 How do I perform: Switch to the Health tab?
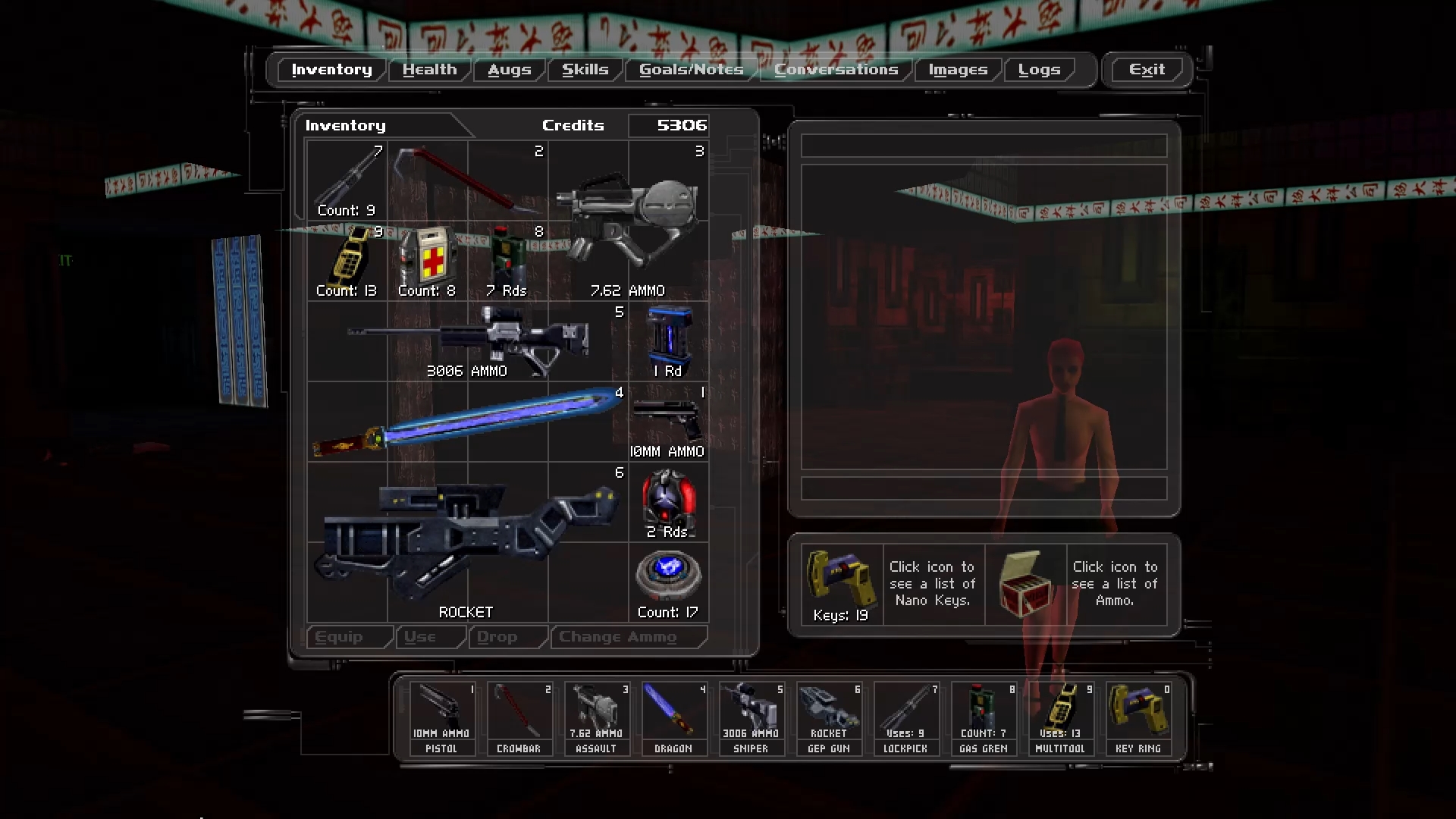click(429, 70)
